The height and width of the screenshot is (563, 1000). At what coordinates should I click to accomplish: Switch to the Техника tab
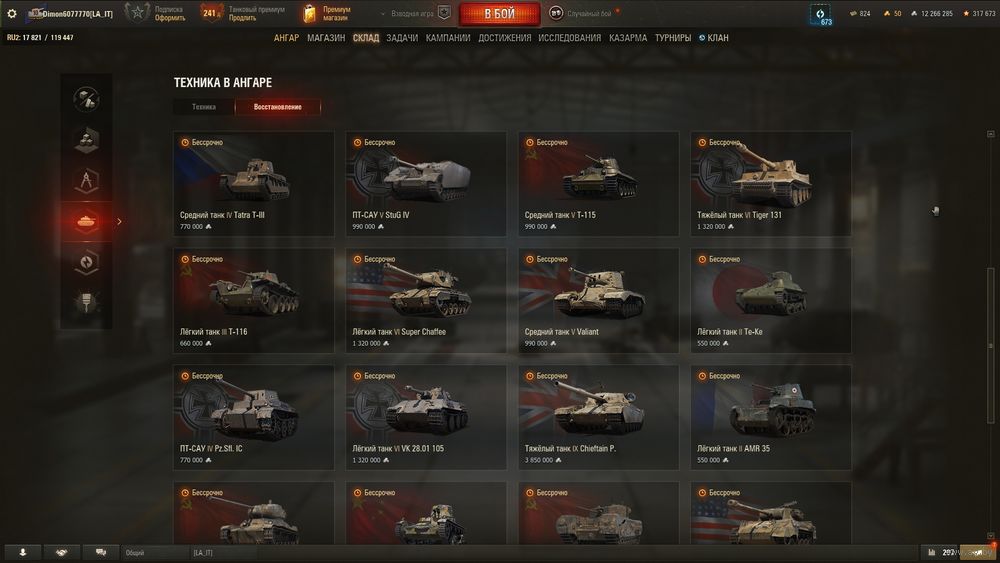pos(204,107)
